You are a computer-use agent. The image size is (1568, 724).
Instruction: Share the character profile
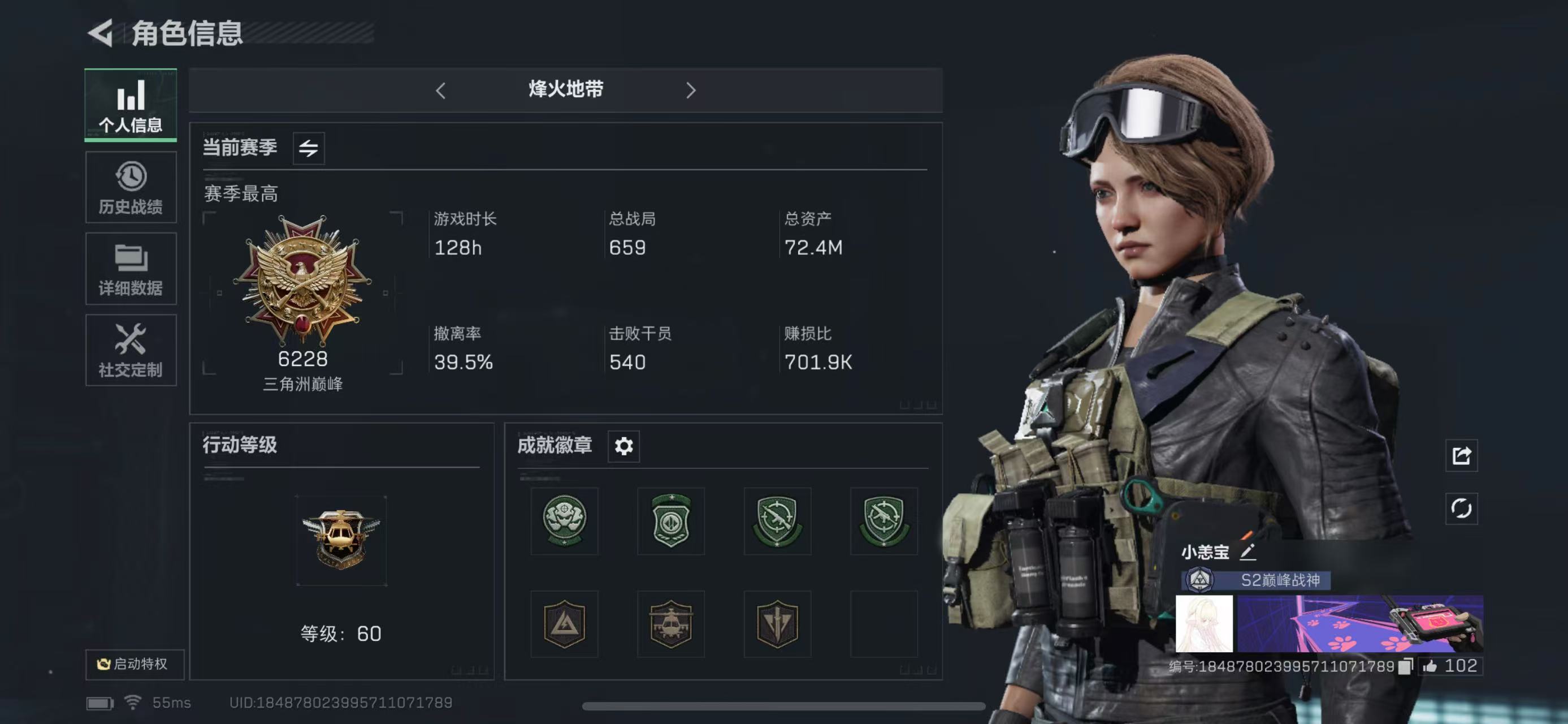coord(1461,455)
